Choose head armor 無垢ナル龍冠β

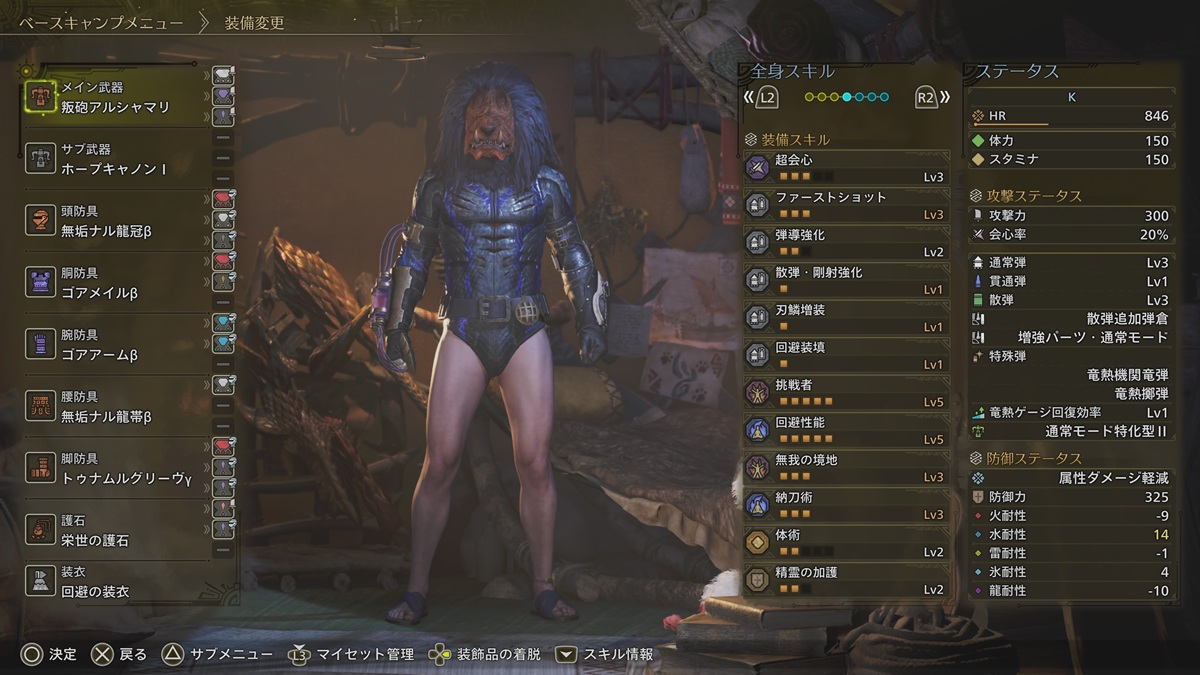[115, 221]
